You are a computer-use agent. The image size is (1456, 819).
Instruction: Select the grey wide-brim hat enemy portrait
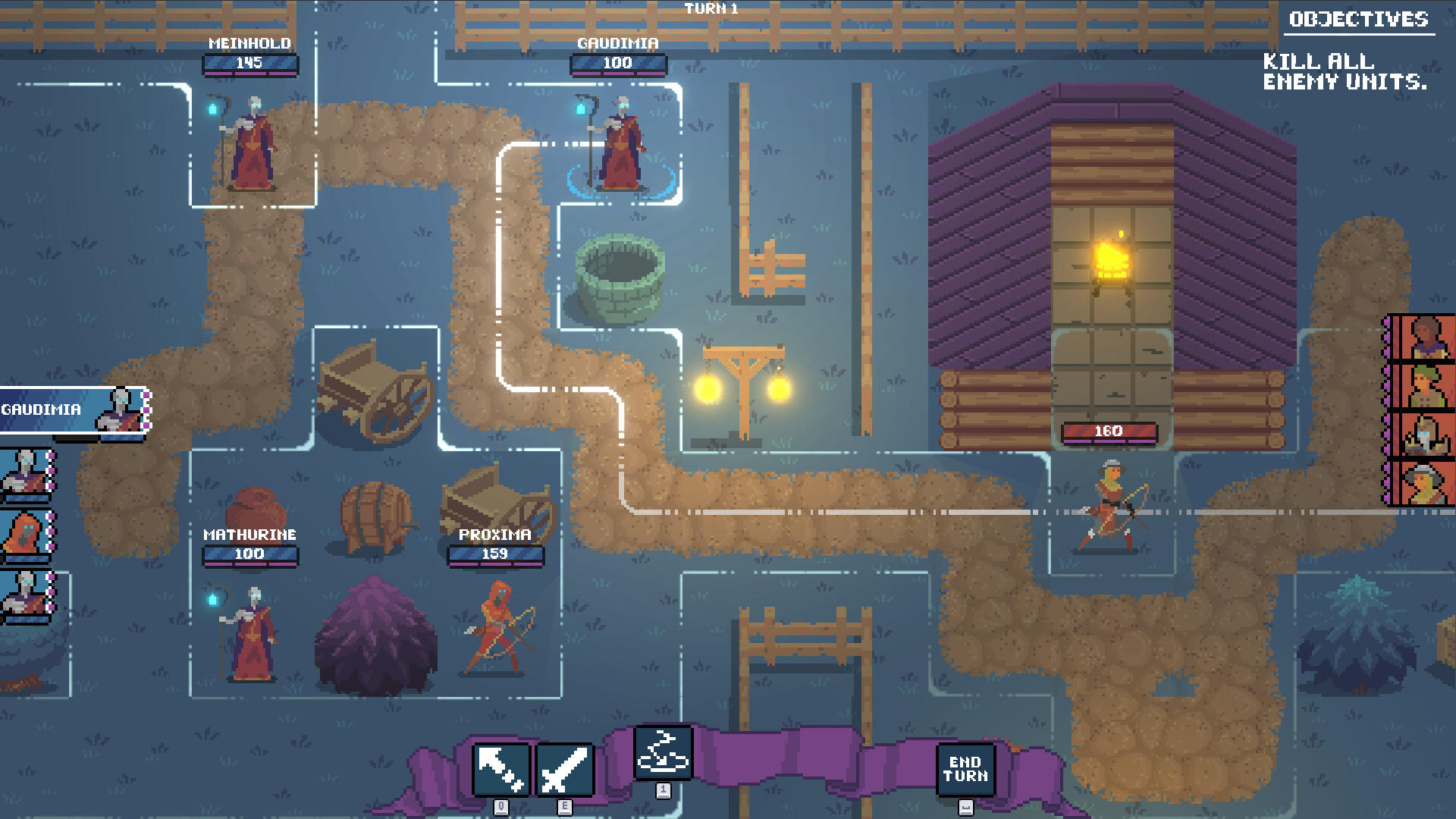click(x=1424, y=483)
